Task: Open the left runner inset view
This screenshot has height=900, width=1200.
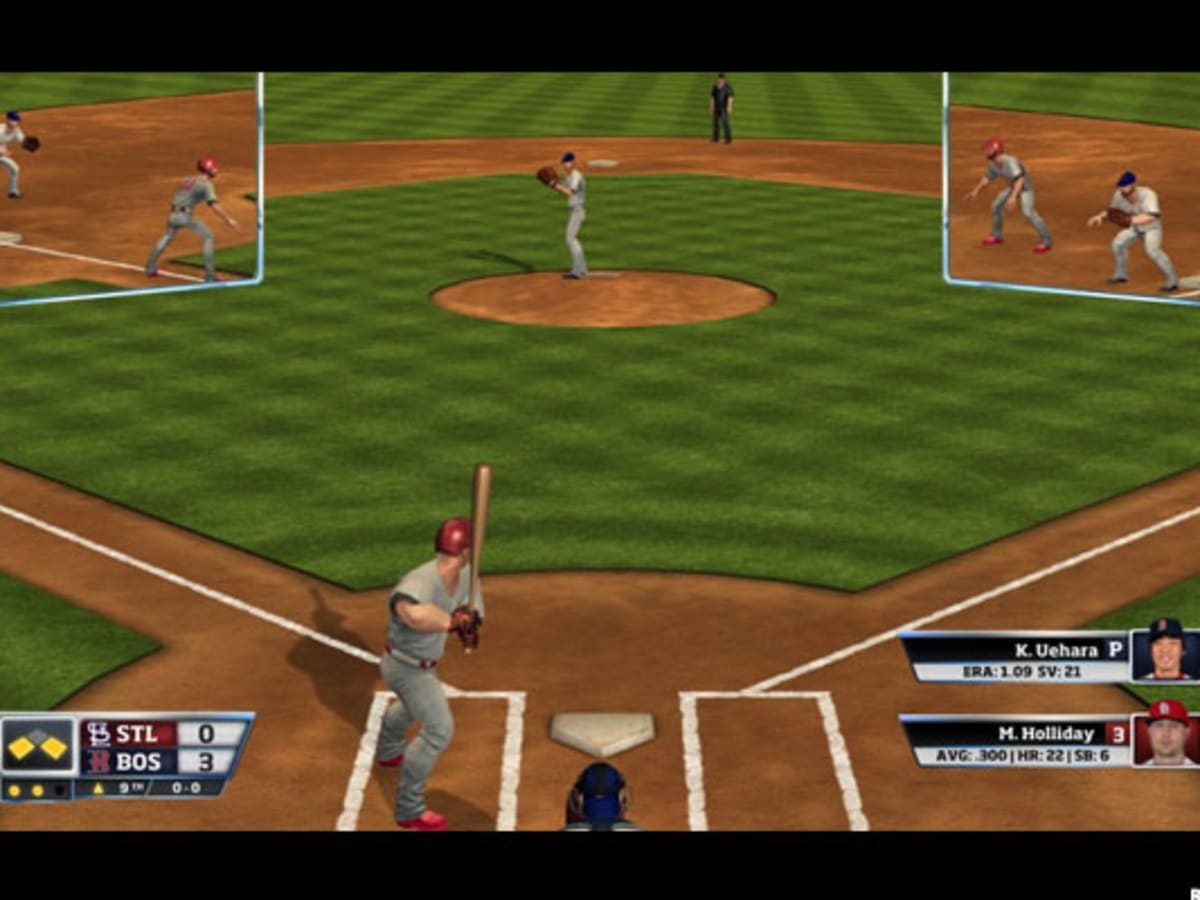Action: [x=128, y=188]
